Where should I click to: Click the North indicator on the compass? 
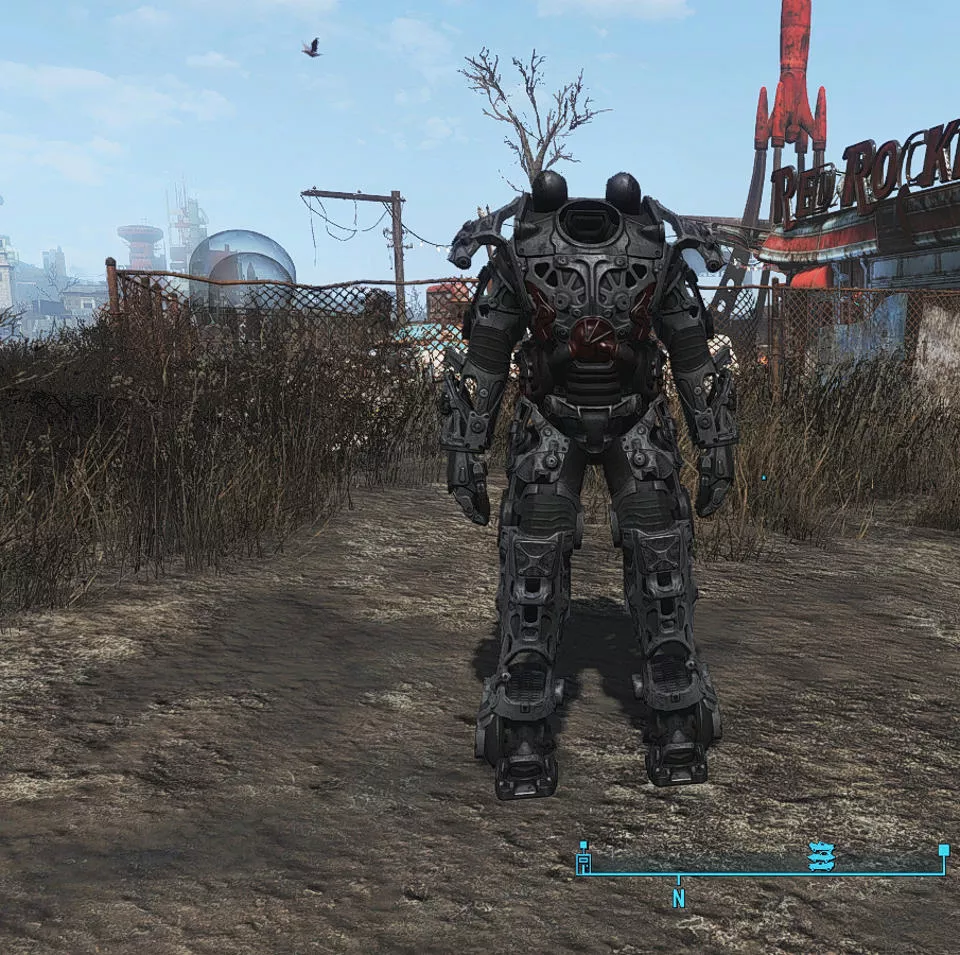(x=678, y=898)
